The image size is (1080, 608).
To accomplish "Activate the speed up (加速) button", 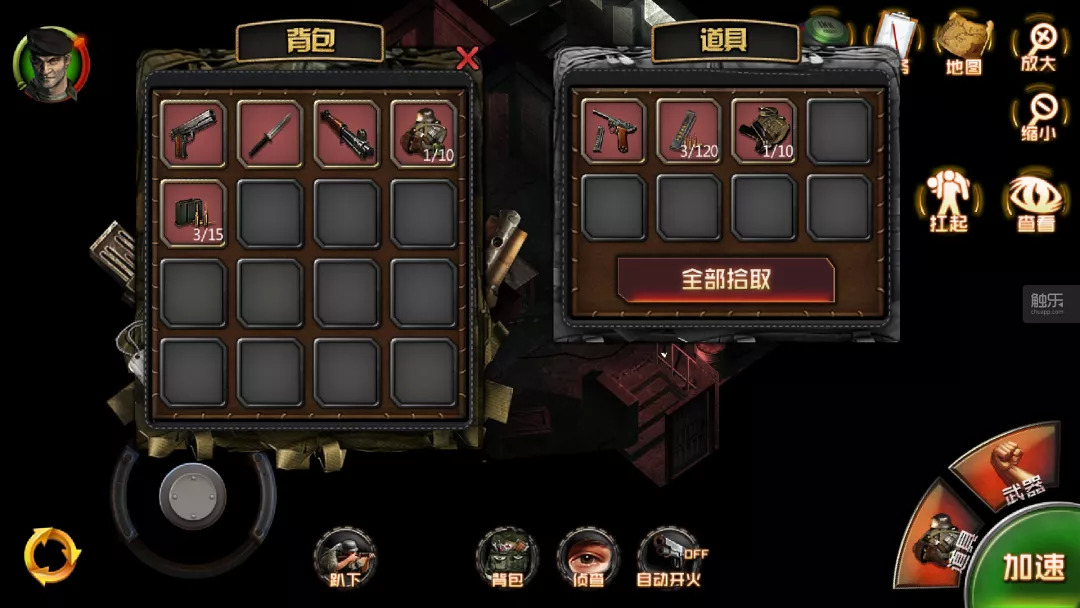I will [x=1033, y=566].
